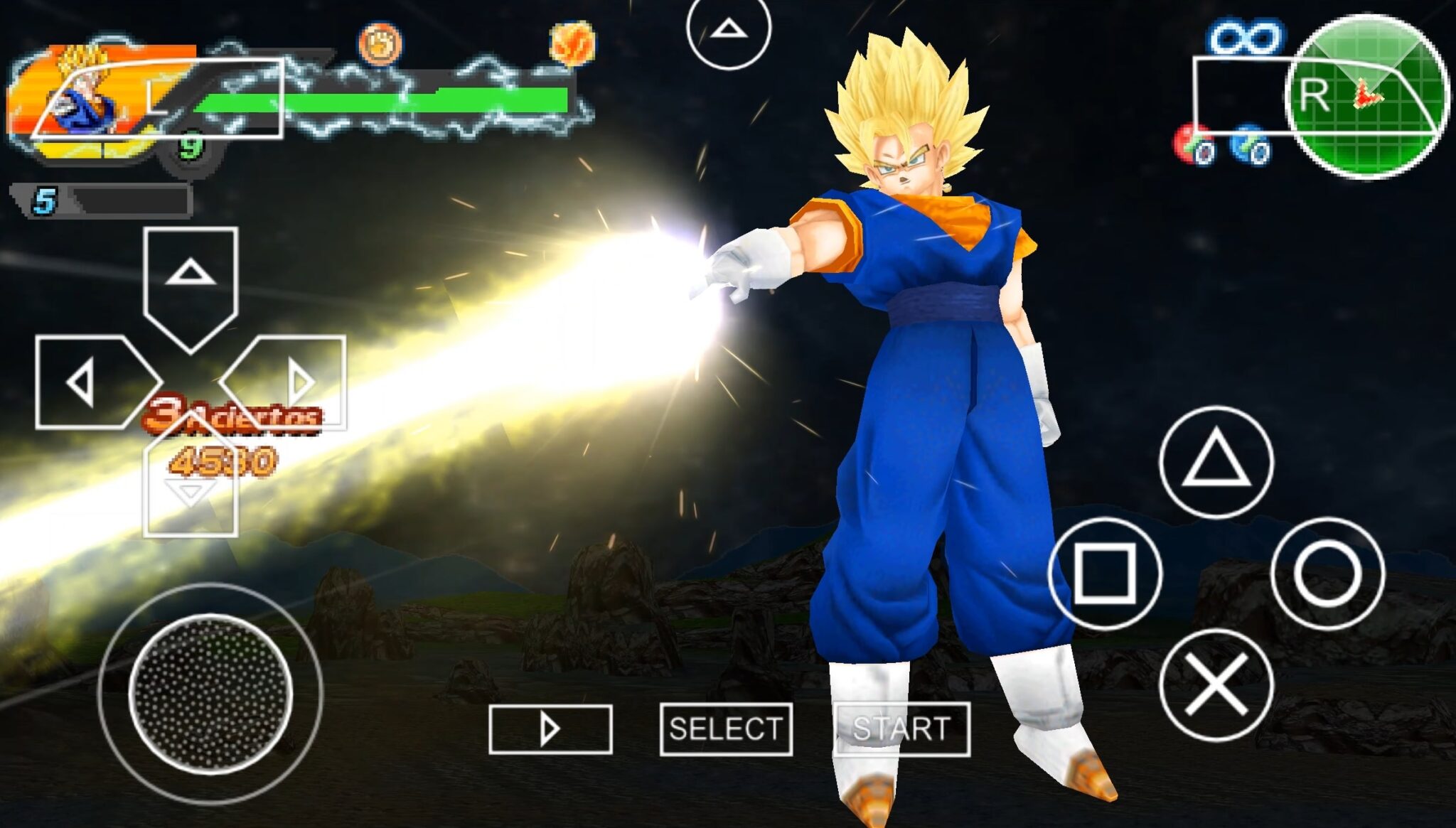Touch the dotted analog stick nub
This screenshot has height=828, width=1456.
[x=210, y=694]
